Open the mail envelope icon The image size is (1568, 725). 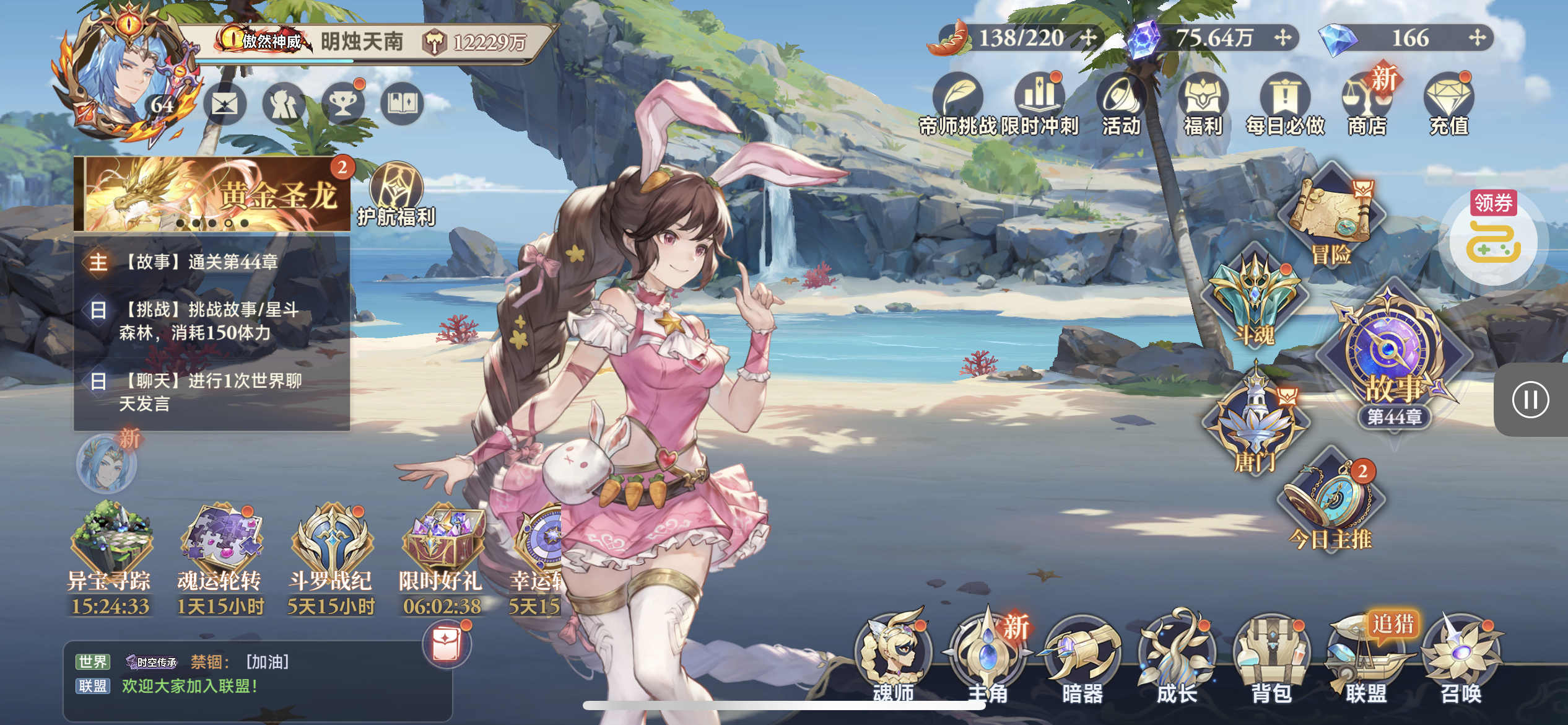[x=224, y=104]
